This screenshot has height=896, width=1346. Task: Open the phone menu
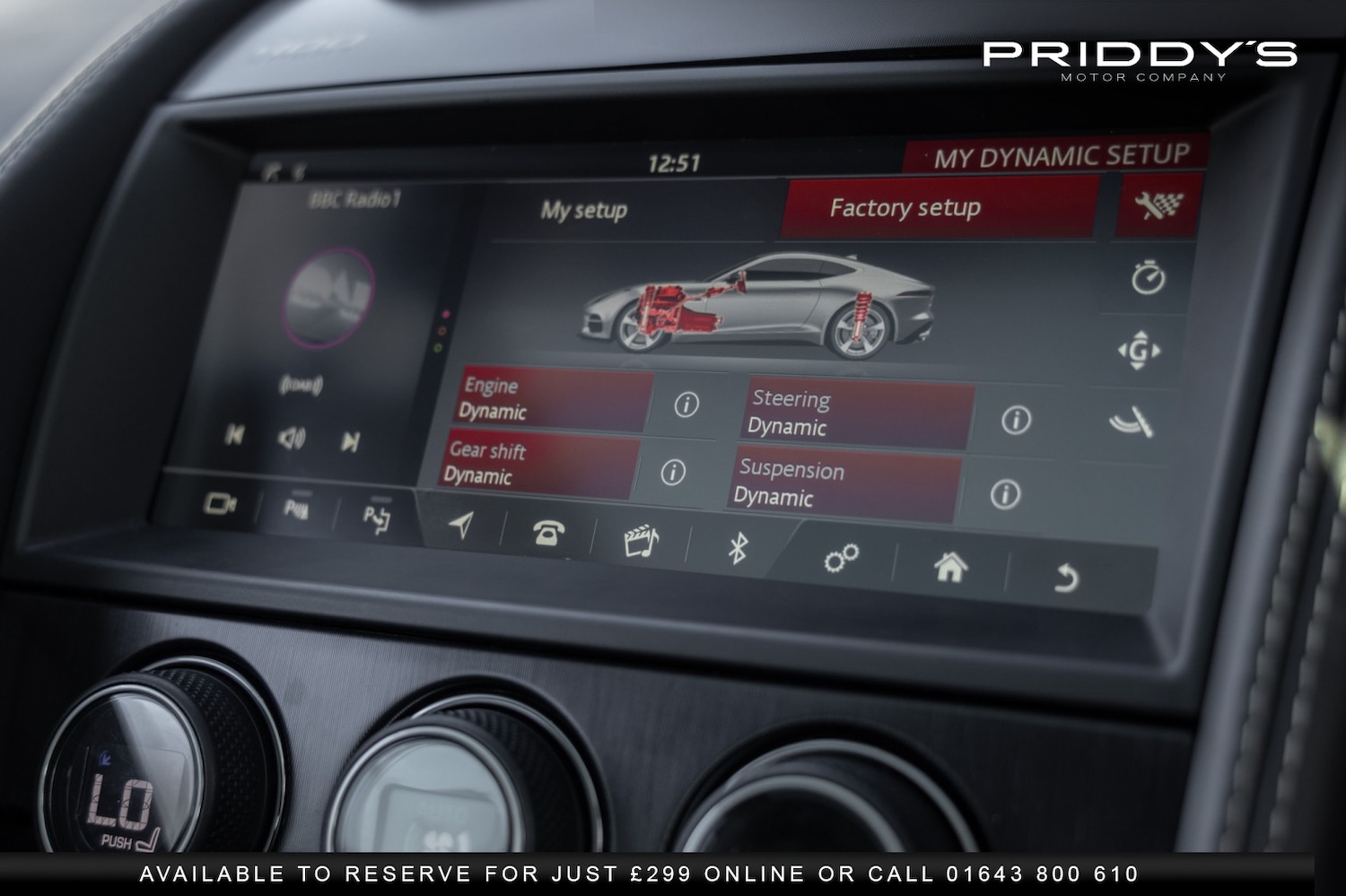coord(548,531)
